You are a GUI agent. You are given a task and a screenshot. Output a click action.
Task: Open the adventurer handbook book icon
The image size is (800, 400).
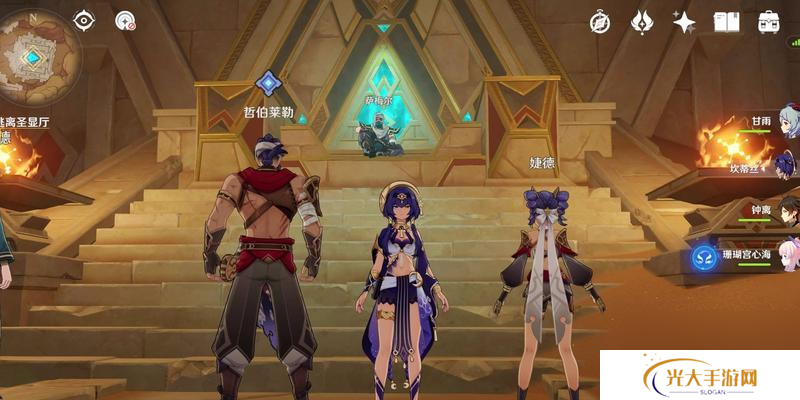pyautogui.click(x=726, y=22)
